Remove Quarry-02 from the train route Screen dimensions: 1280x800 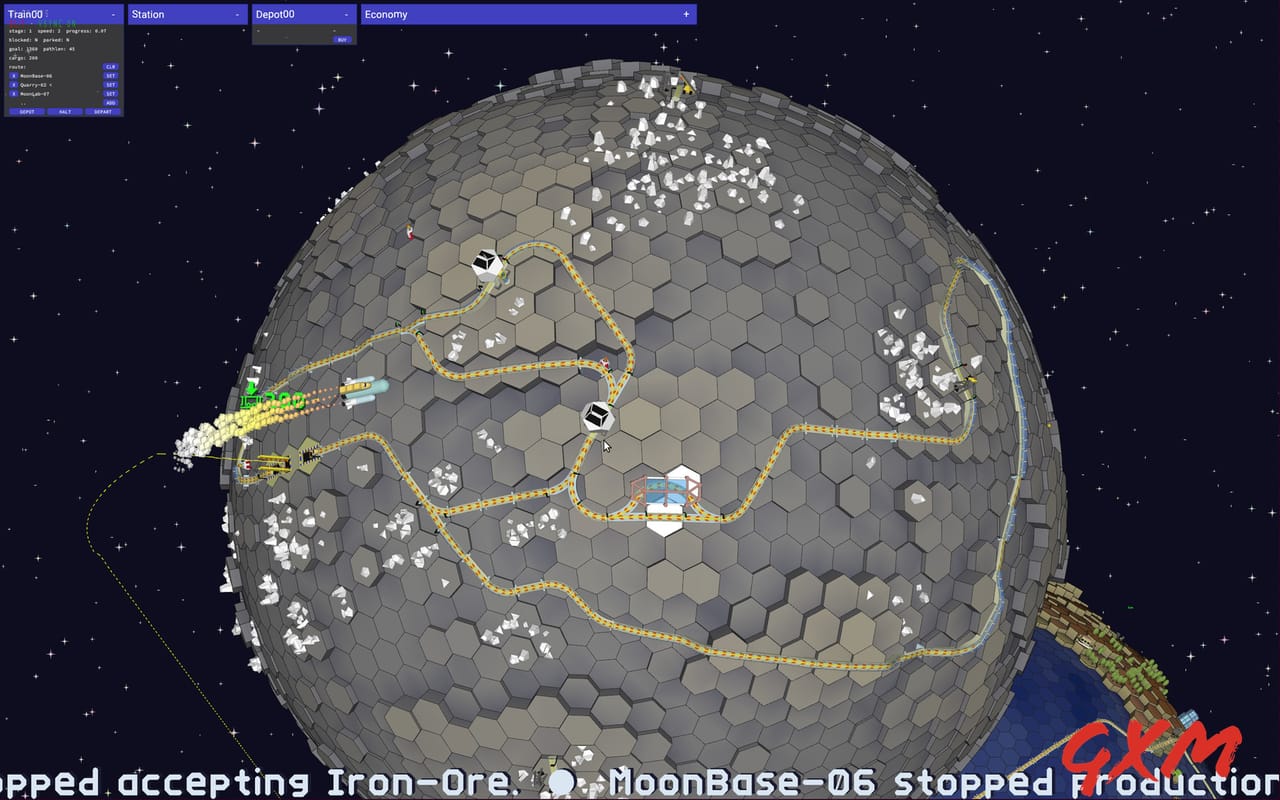13,85
